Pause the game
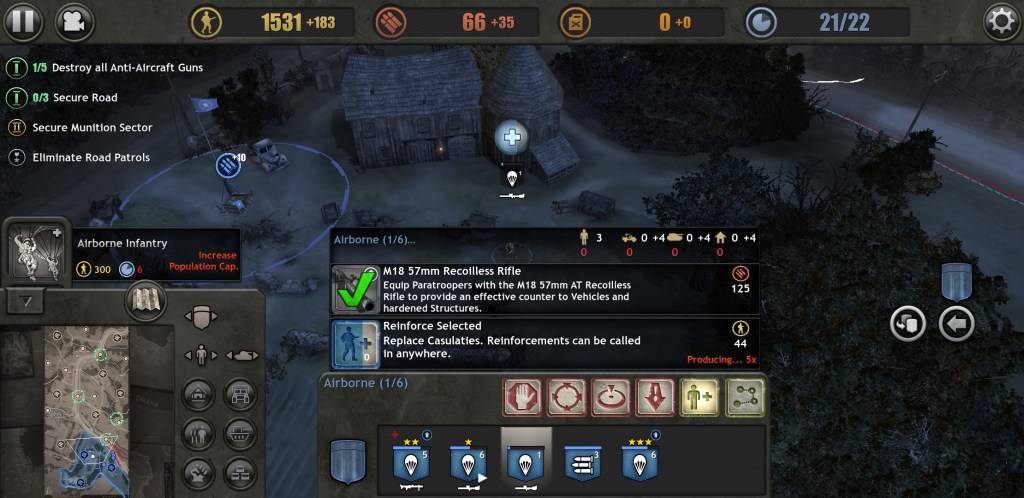The image size is (1024, 498). coord(24,20)
